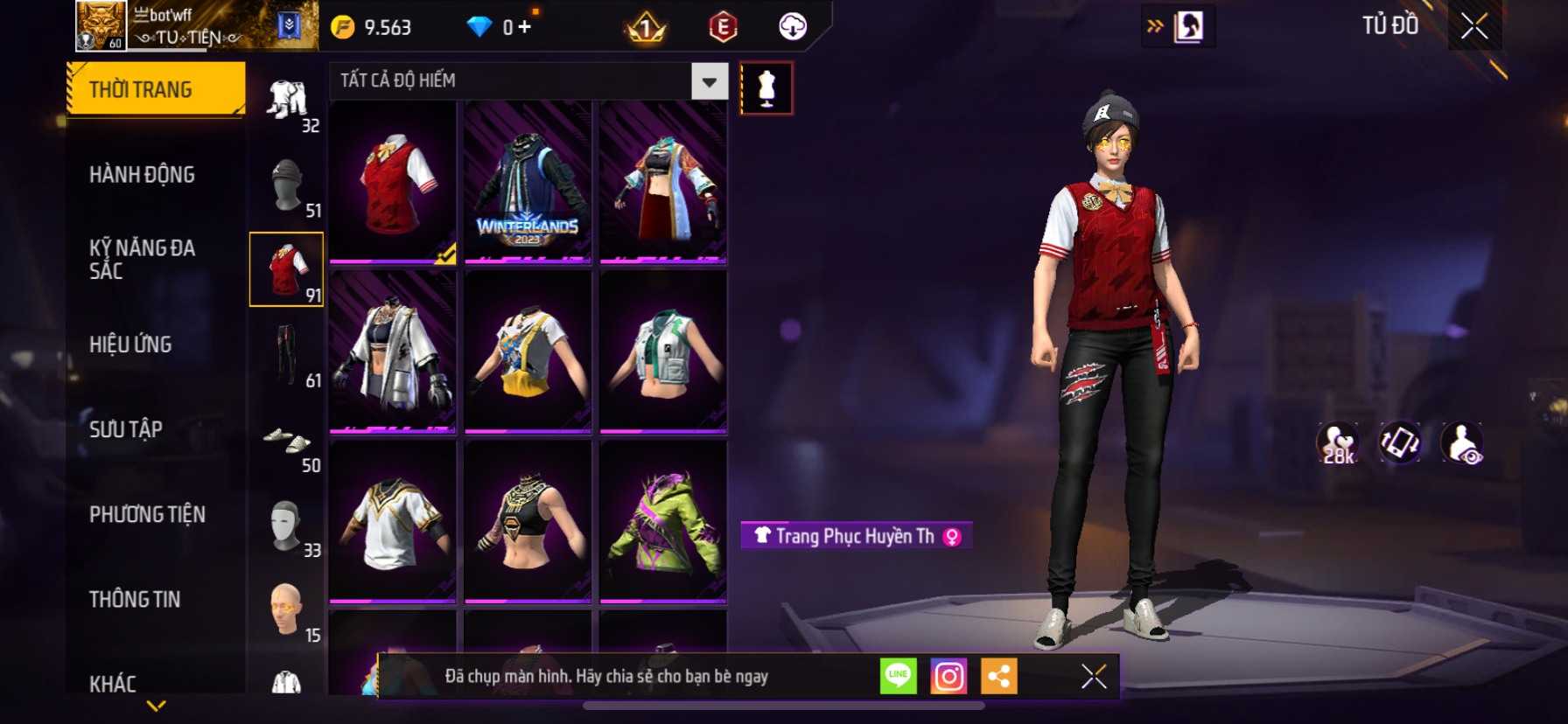The height and width of the screenshot is (724, 1568).
Task: Open the rarity filter dropdown
Action: [x=709, y=82]
